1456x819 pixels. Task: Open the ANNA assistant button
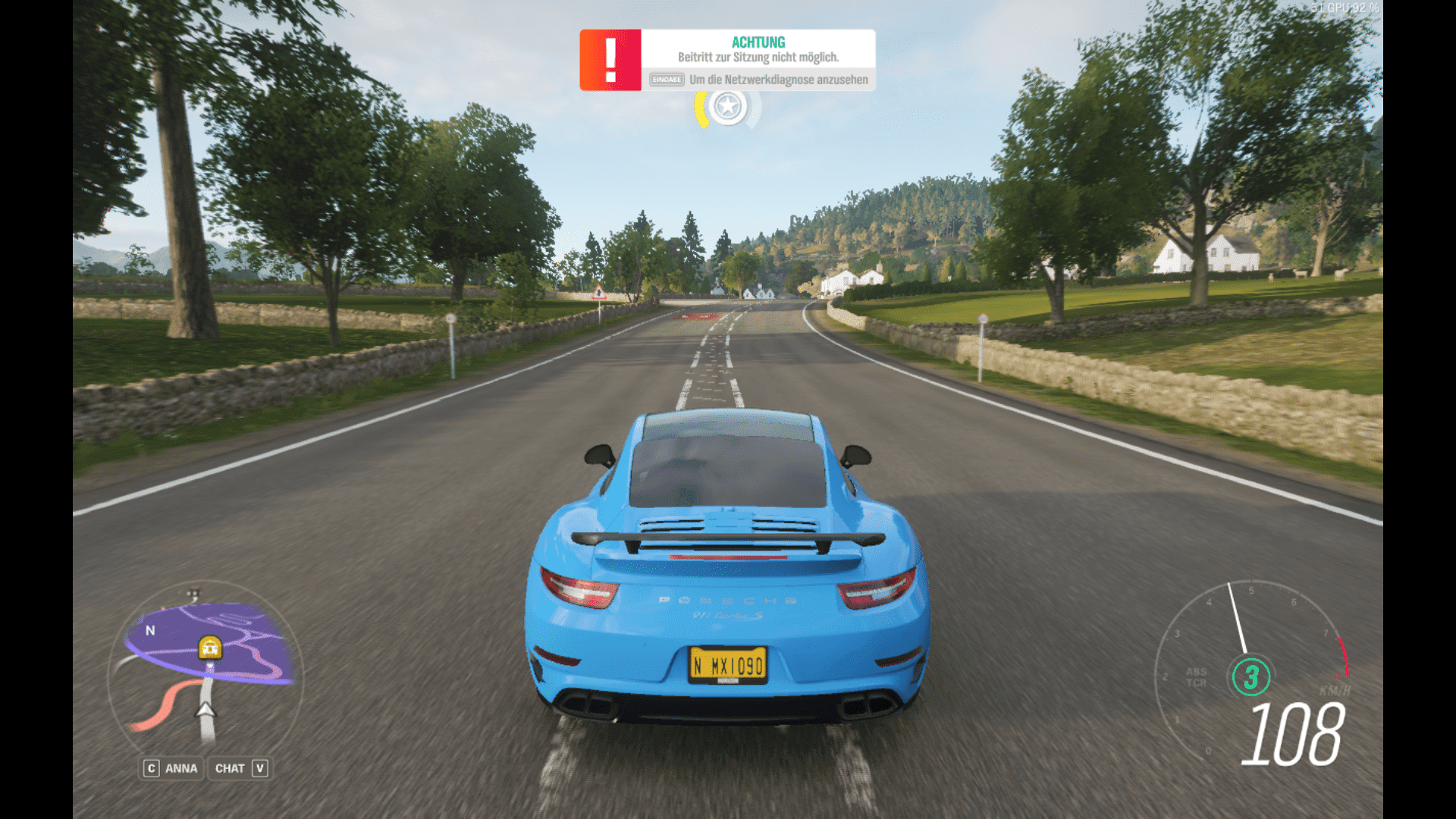171,768
